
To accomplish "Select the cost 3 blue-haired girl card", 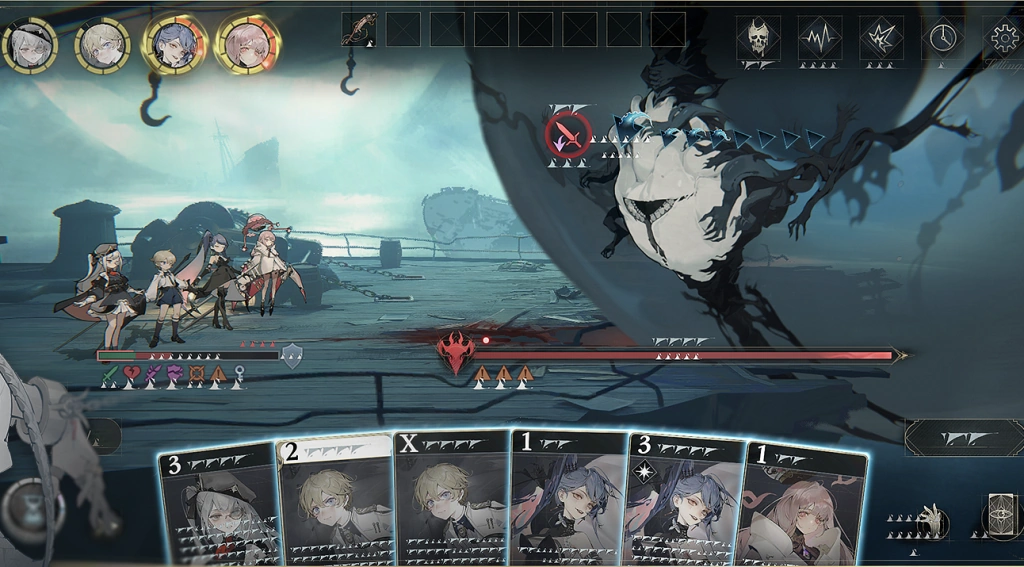I will click(684, 500).
